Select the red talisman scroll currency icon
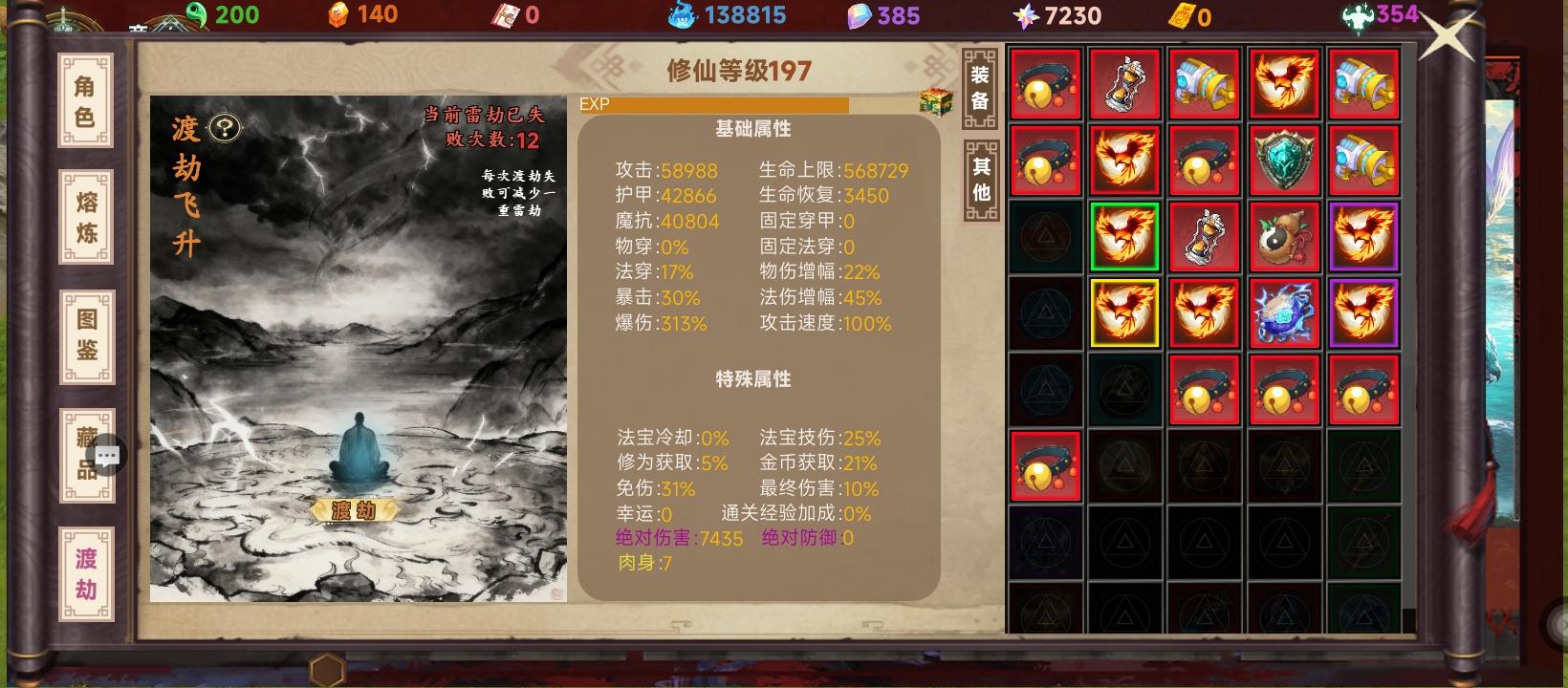The width and height of the screenshot is (1568, 688). (x=504, y=16)
